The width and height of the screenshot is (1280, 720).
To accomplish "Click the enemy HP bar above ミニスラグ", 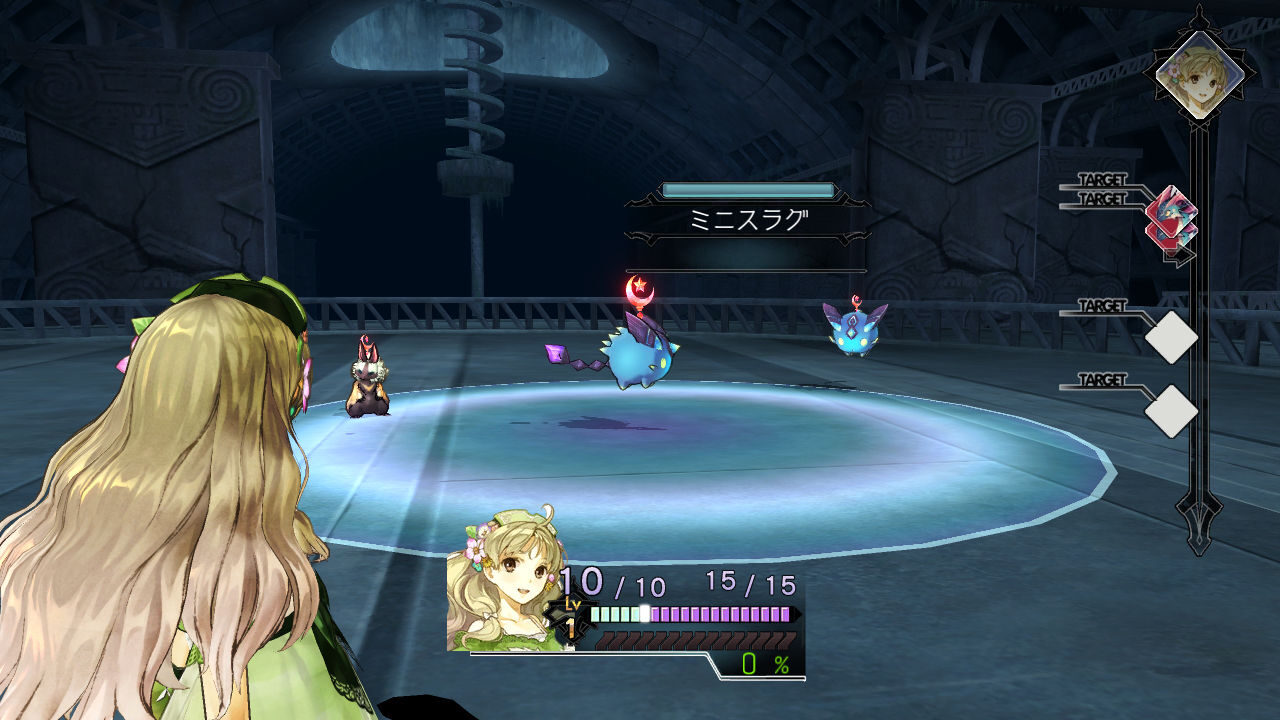I will (748, 189).
